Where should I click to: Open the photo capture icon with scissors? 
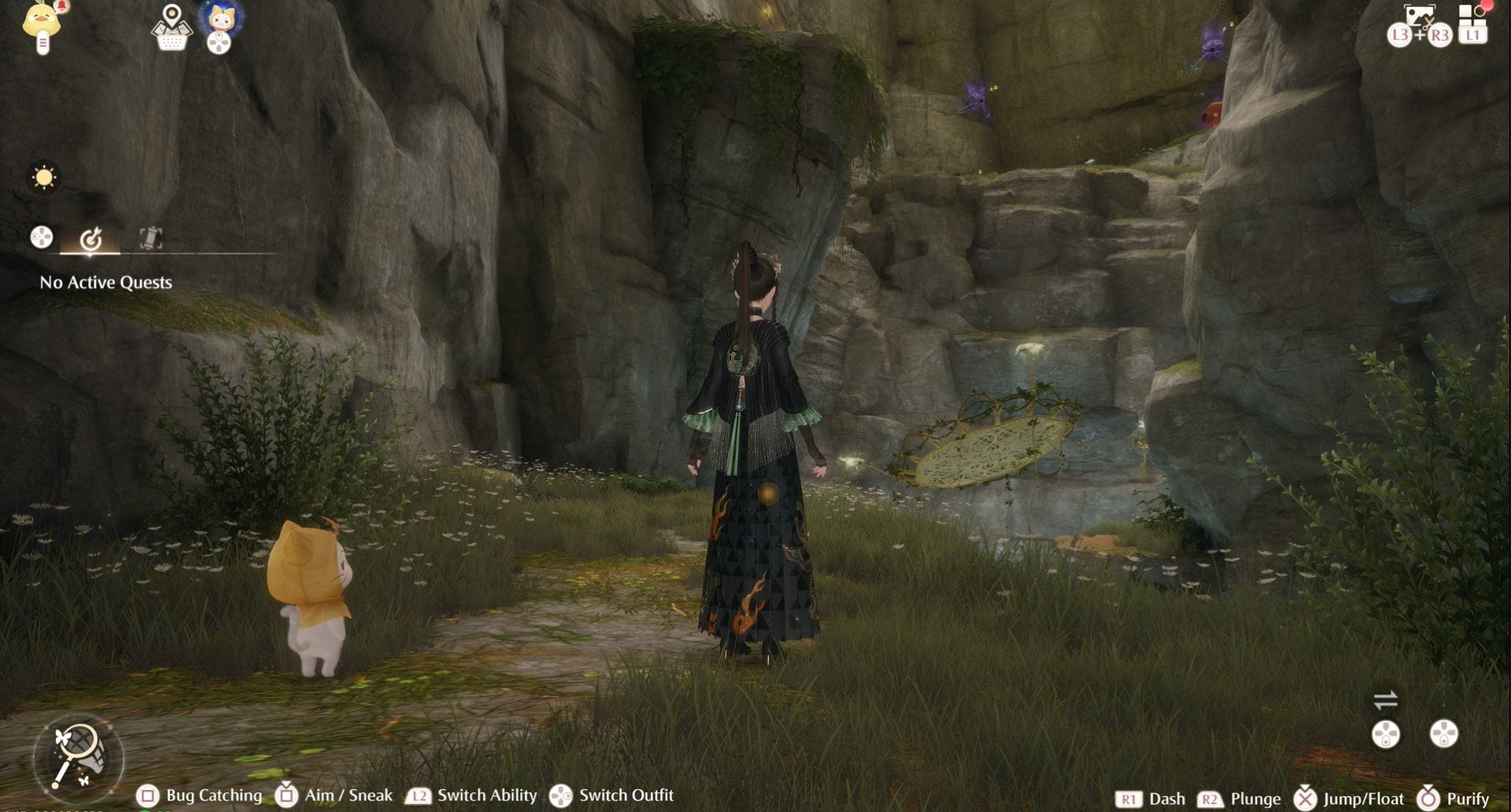pyautogui.click(x=1419, y=17)
